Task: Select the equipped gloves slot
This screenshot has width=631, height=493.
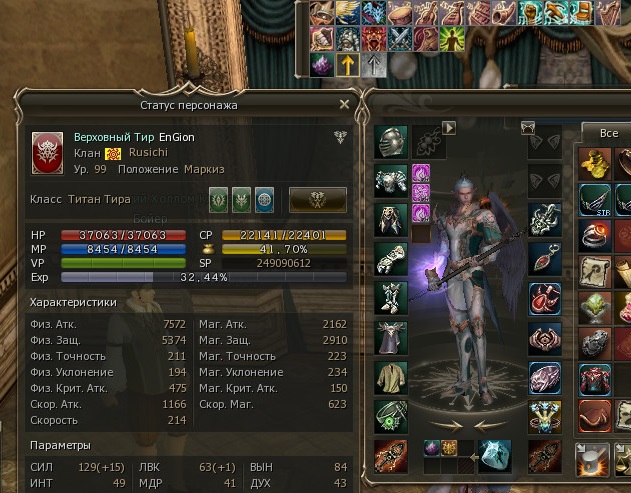Action: coord(390,258)
